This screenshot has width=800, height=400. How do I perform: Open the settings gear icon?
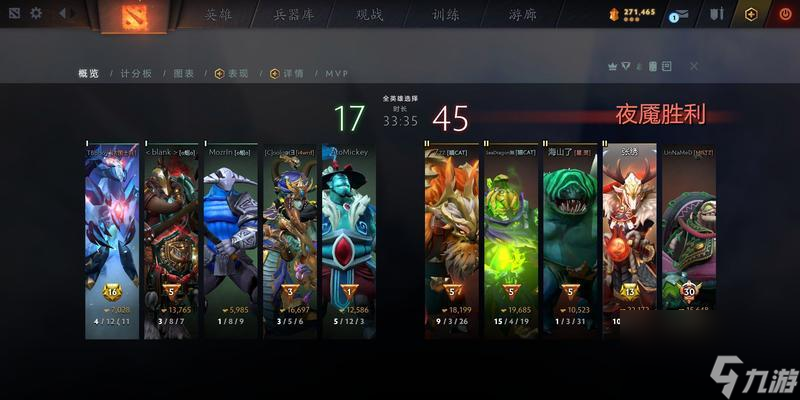(36, 13)
